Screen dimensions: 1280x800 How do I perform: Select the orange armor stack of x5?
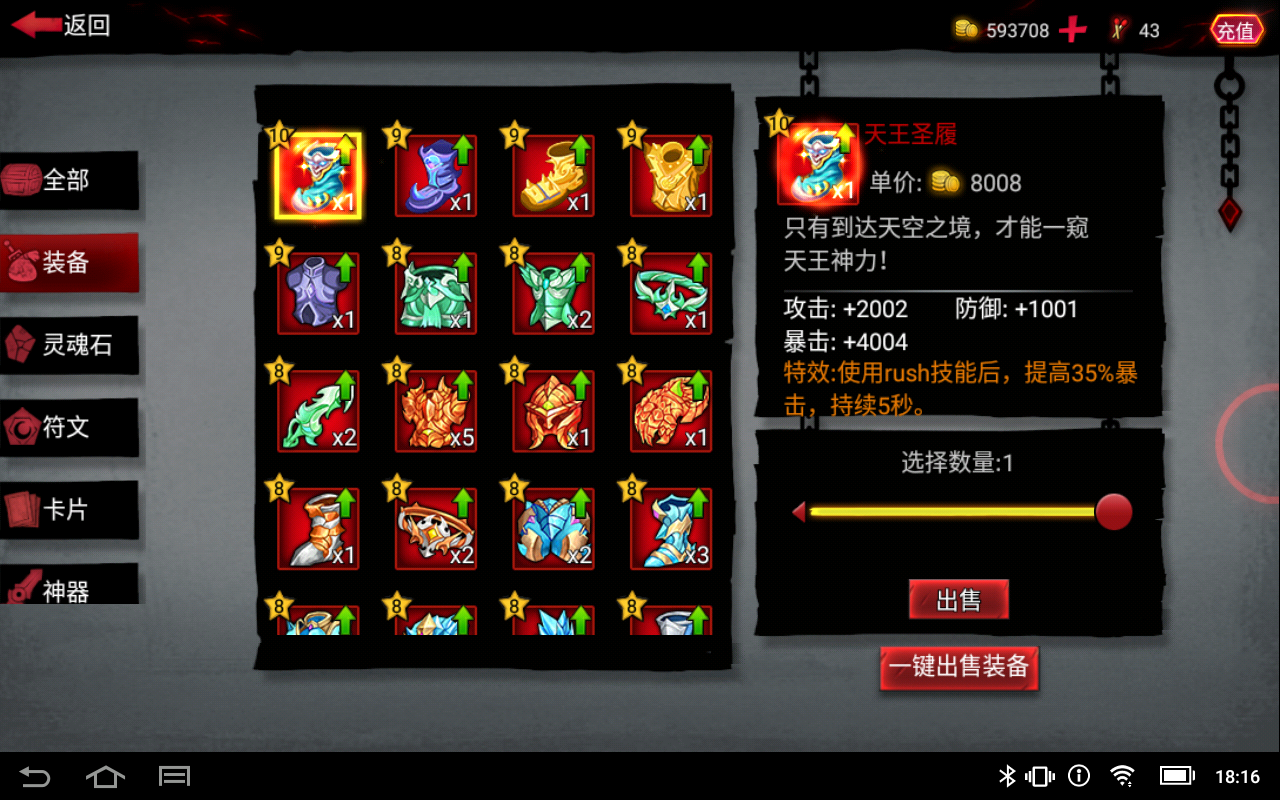435,410
